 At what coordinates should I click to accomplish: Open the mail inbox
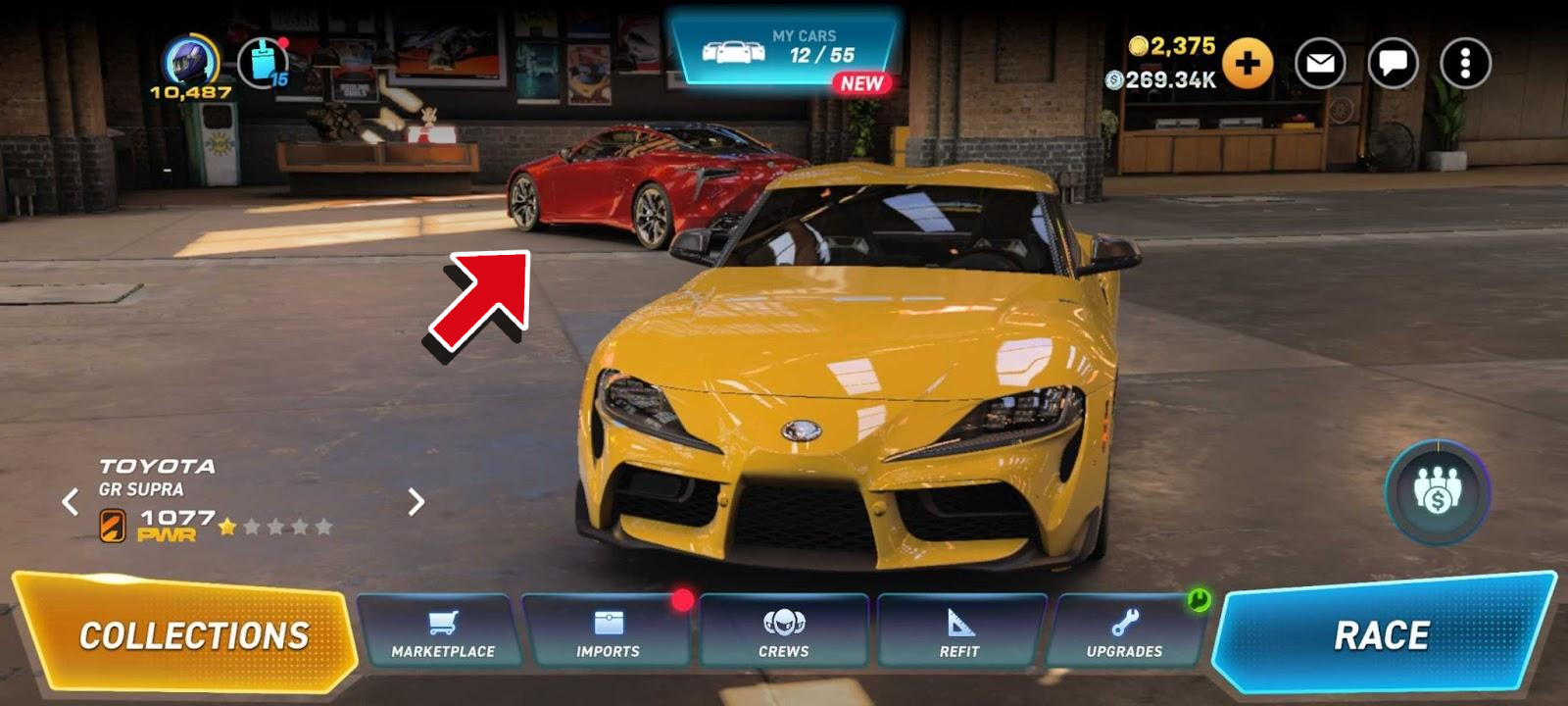pos(1320,64)
